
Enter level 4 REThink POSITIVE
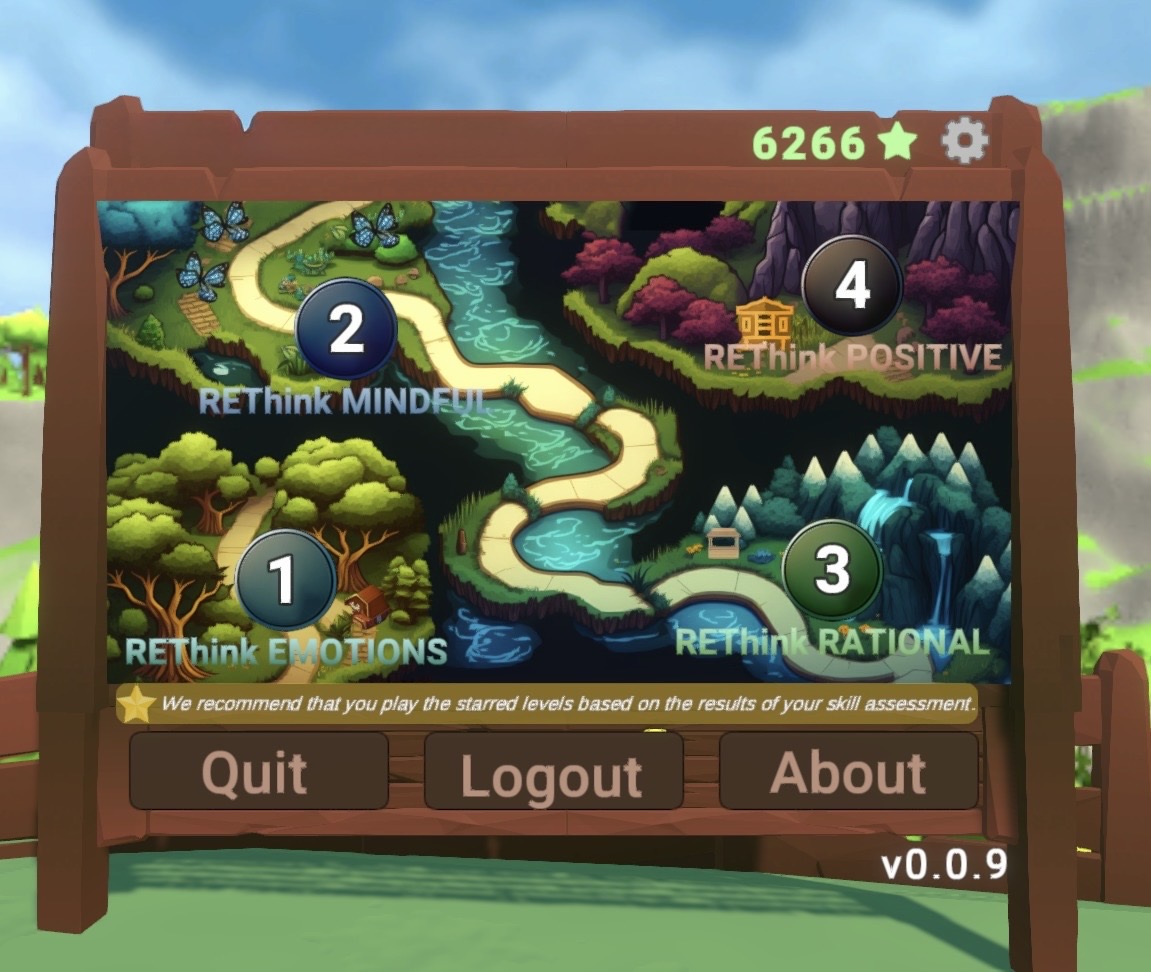(852, 286)
